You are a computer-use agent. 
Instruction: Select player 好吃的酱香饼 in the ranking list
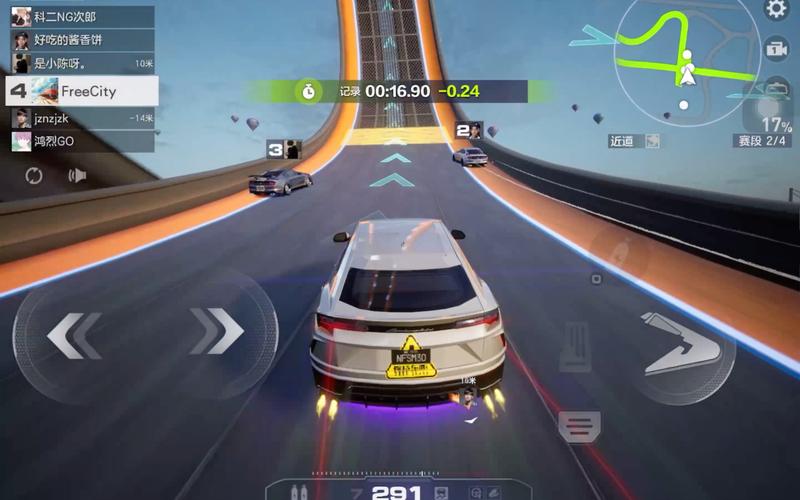click(x=82, y=40)
